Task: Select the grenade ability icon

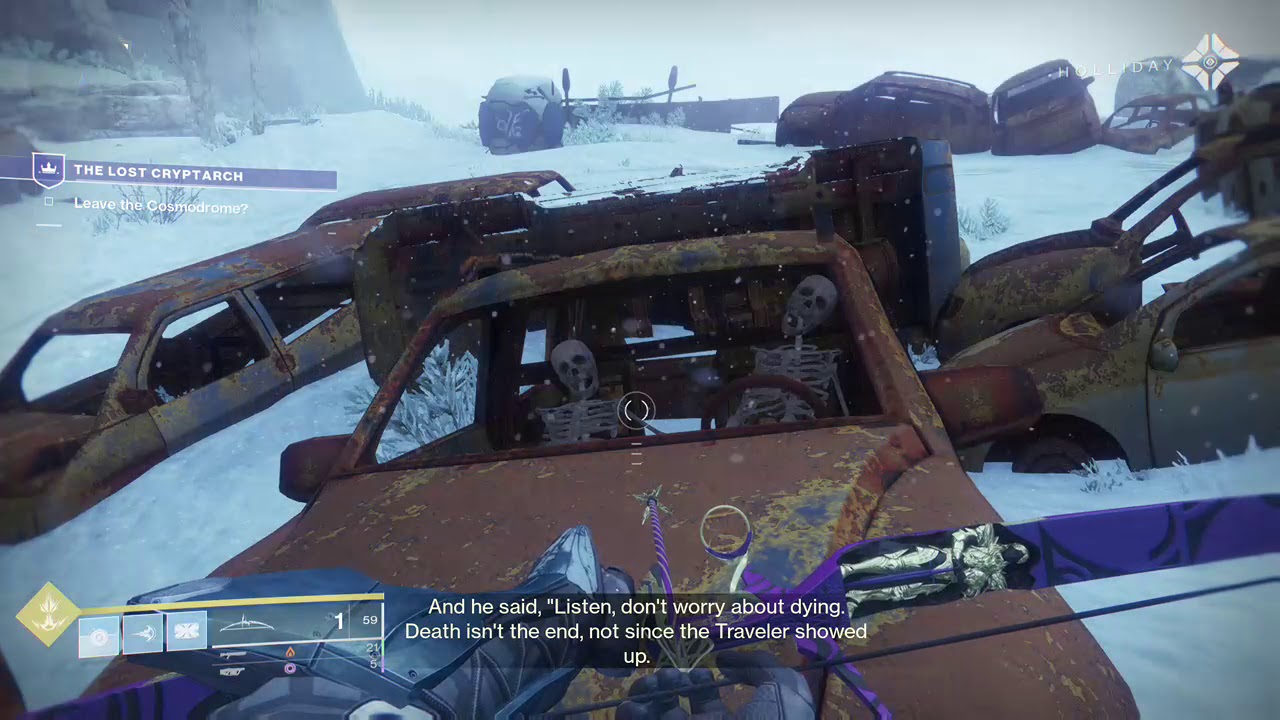Action: click(99, 634)
